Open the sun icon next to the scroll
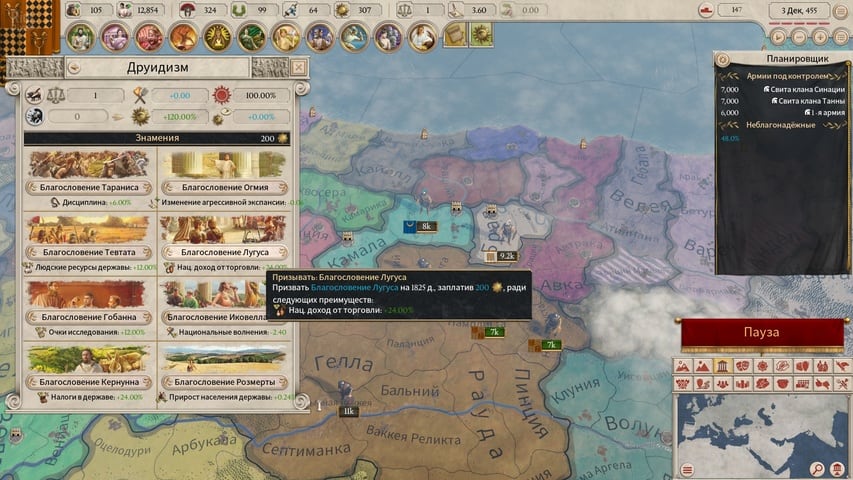853x480 pixels. point(482,36)
